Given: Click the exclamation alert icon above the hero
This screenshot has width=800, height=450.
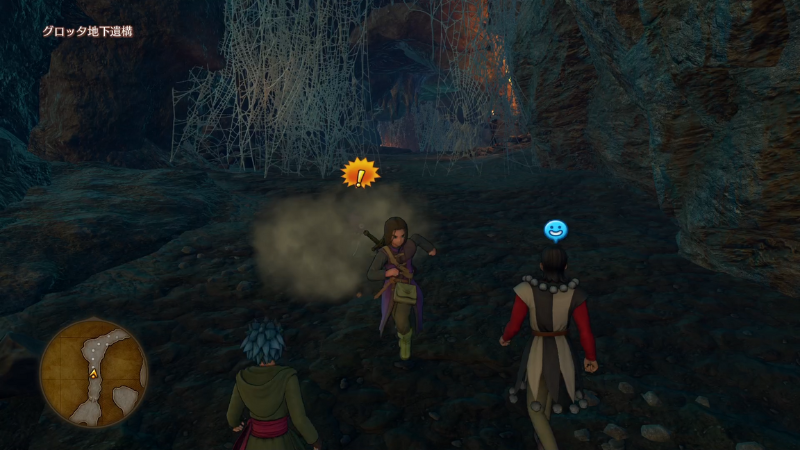Looking at the screenshot, I should coord(360,175).
